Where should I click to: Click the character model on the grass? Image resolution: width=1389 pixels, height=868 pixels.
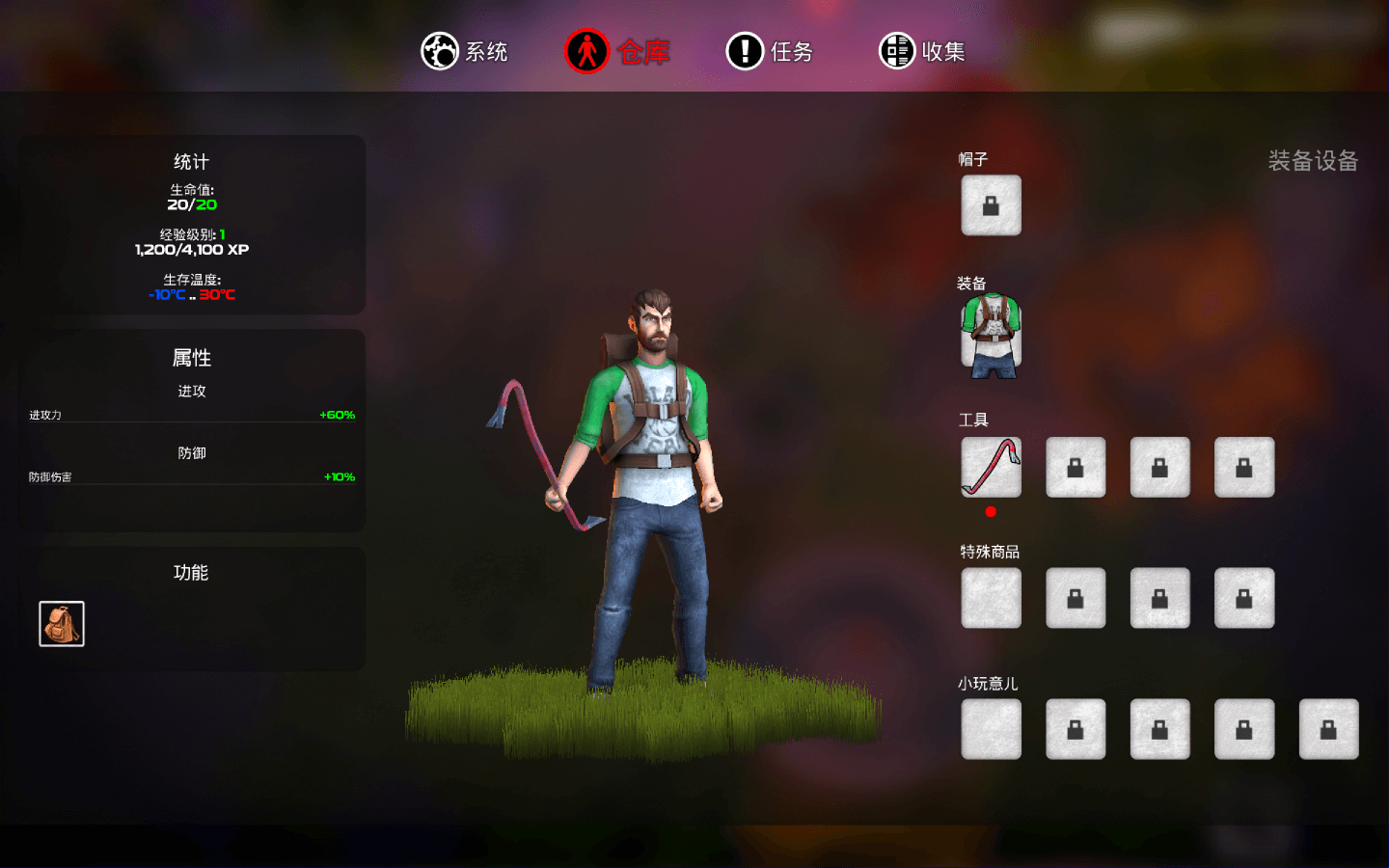pyautogui.click(x=637, y=482)
